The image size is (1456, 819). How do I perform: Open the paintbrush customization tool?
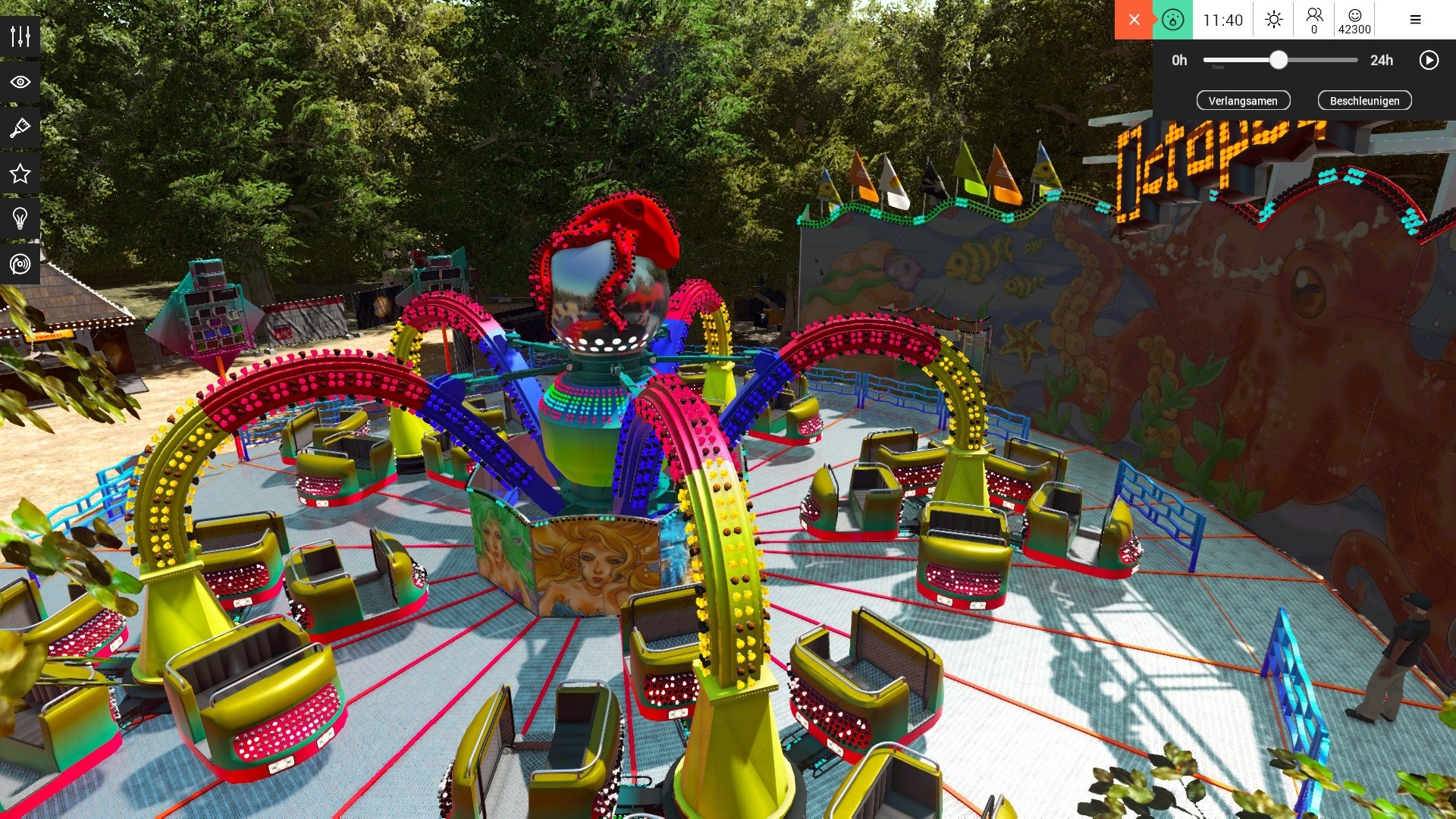[20, 127]
